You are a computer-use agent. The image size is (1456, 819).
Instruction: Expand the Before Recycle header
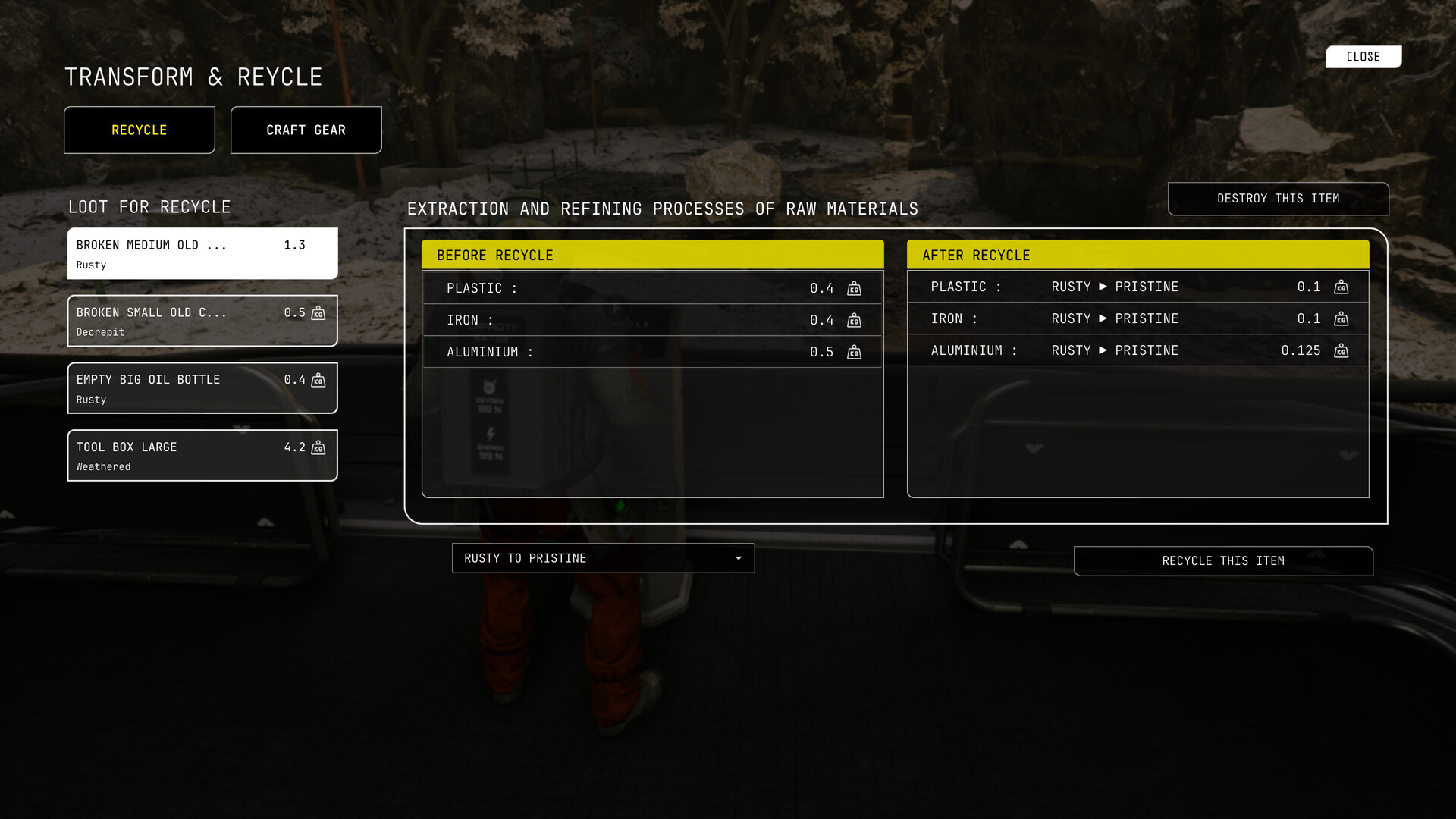(652, 255)
